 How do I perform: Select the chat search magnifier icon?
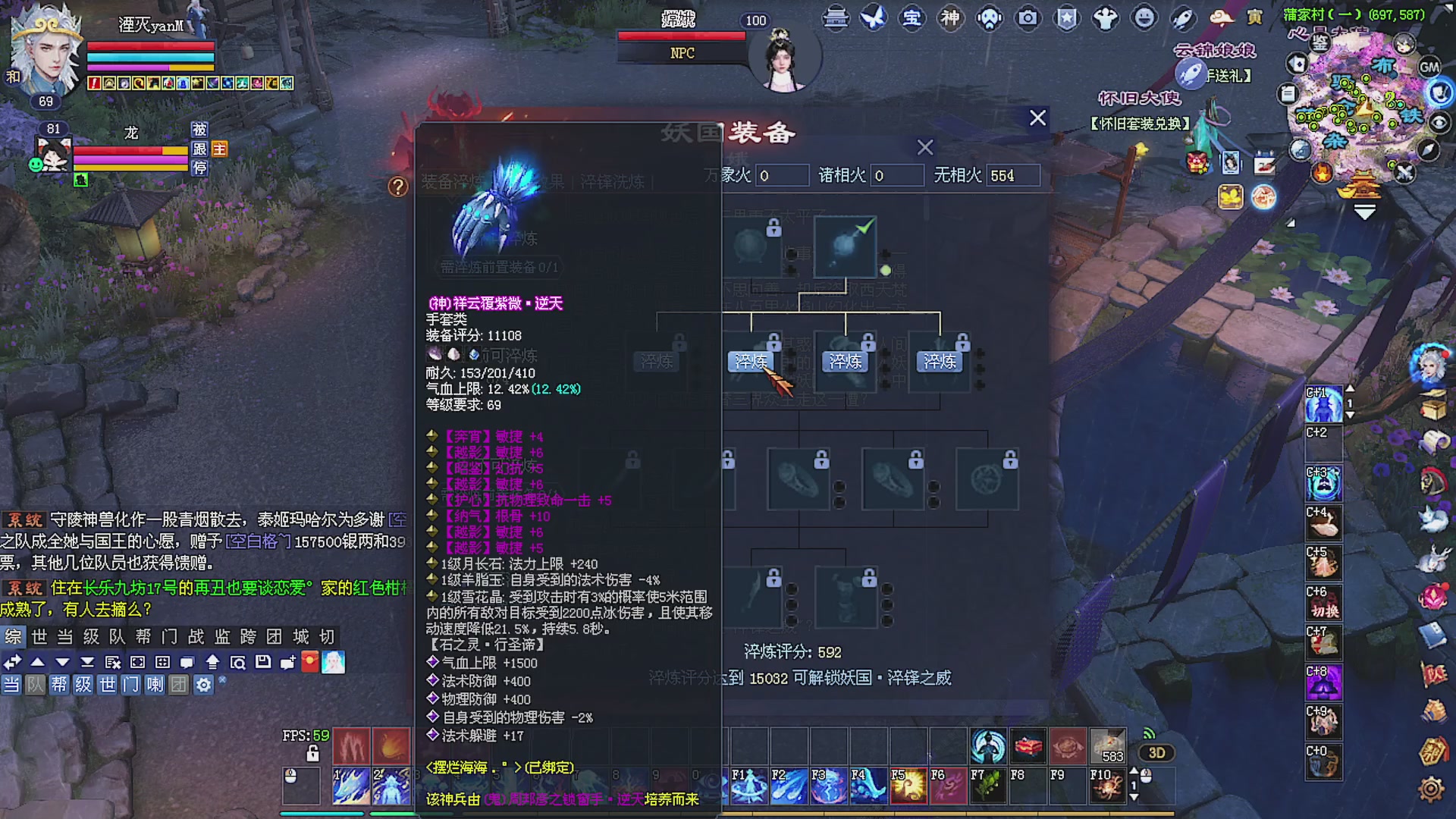pyautogui.click(x=239, y=662)
